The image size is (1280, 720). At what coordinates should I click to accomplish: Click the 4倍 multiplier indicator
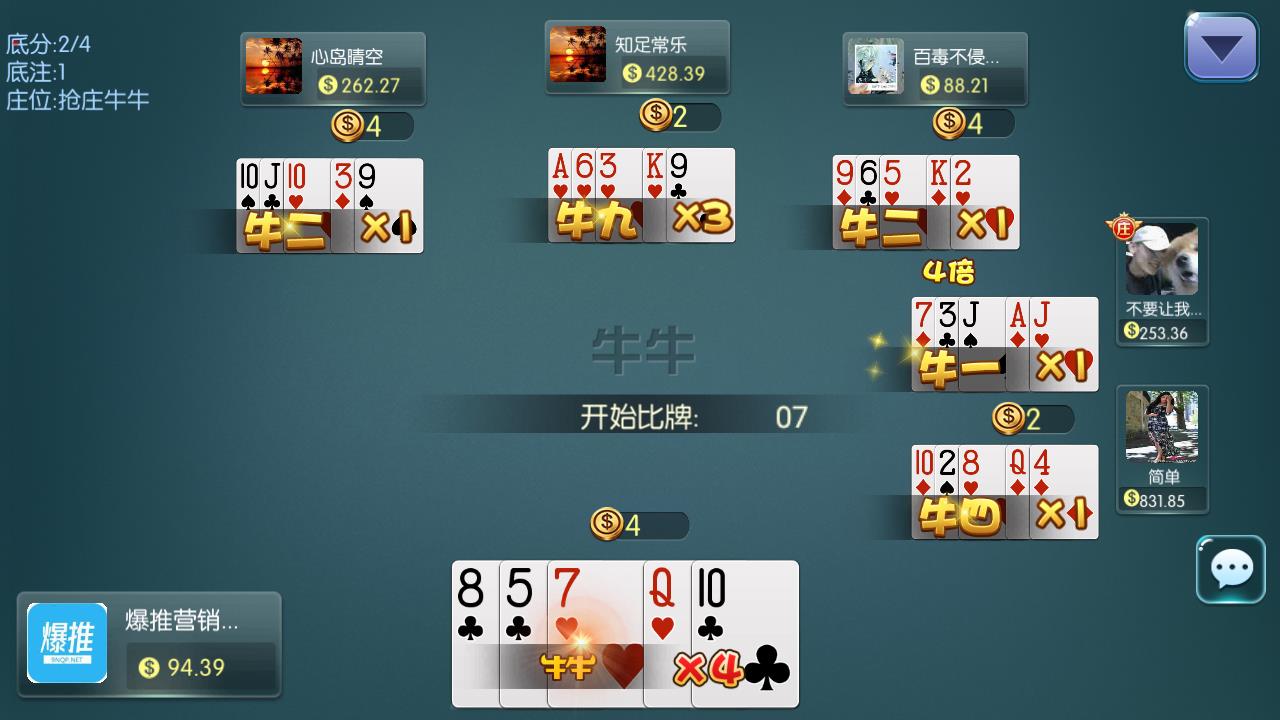pos(949,271)
